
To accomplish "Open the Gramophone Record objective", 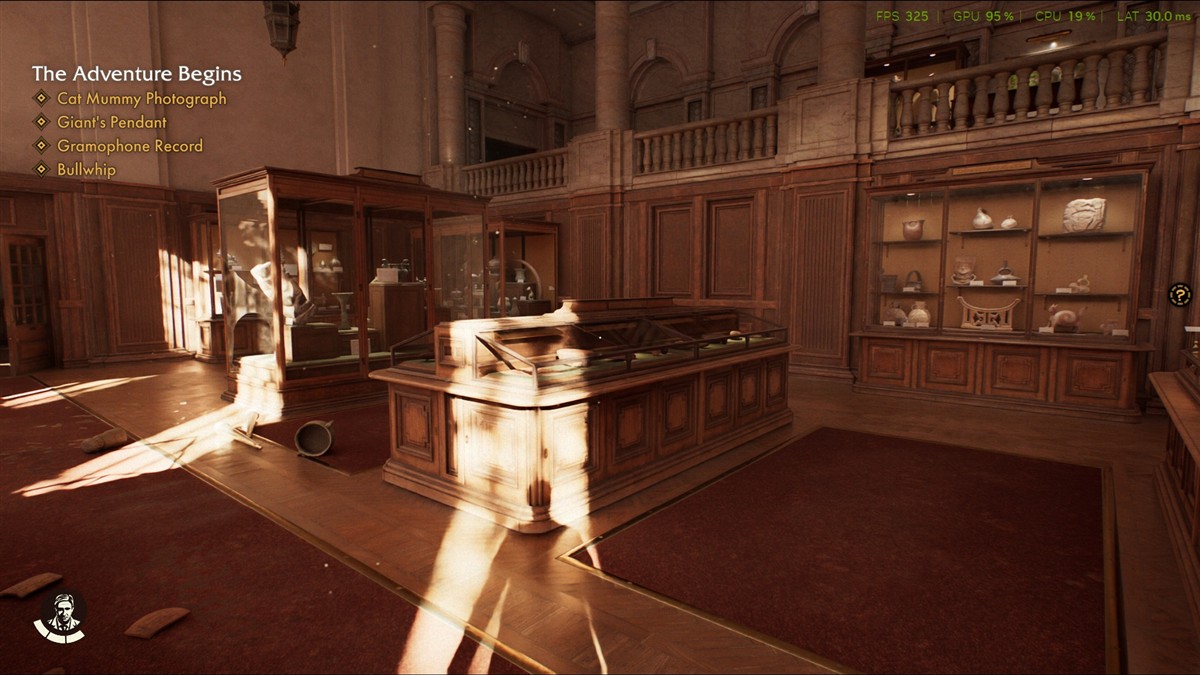I will 129,146.
